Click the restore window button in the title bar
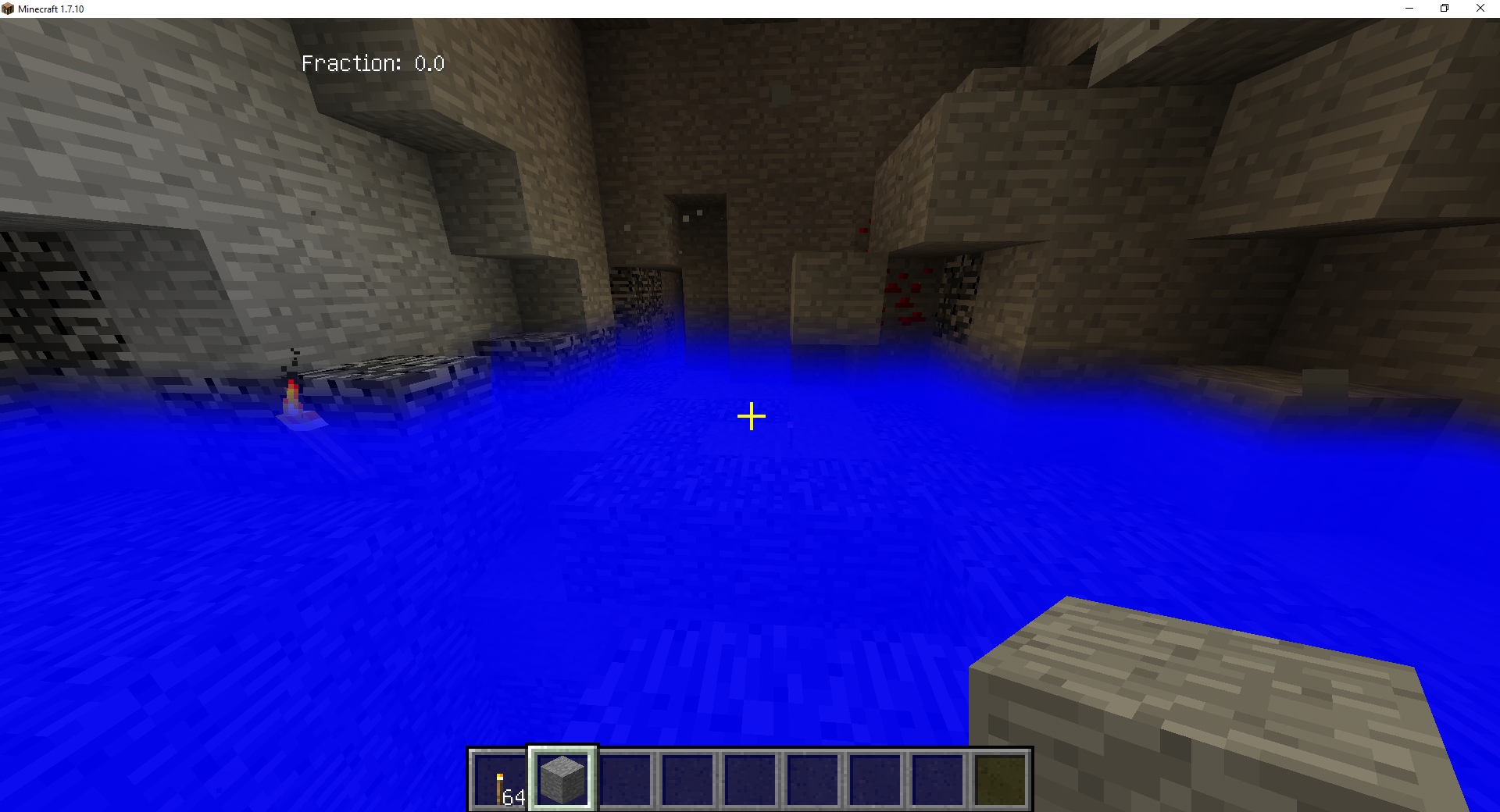This screenshot has width=1500, height=812. 1444,8
